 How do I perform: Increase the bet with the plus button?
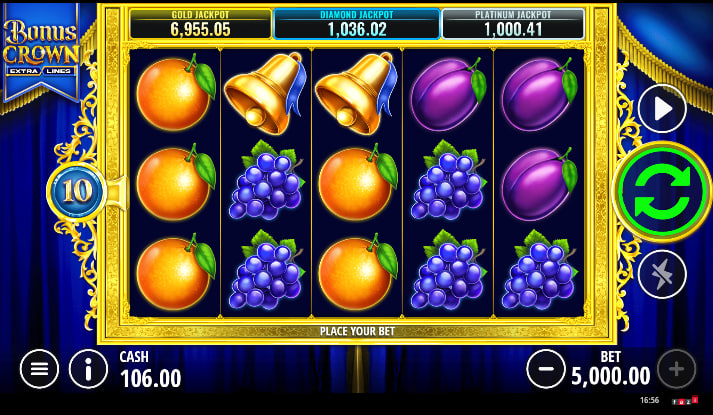click(x=676, y=369)
